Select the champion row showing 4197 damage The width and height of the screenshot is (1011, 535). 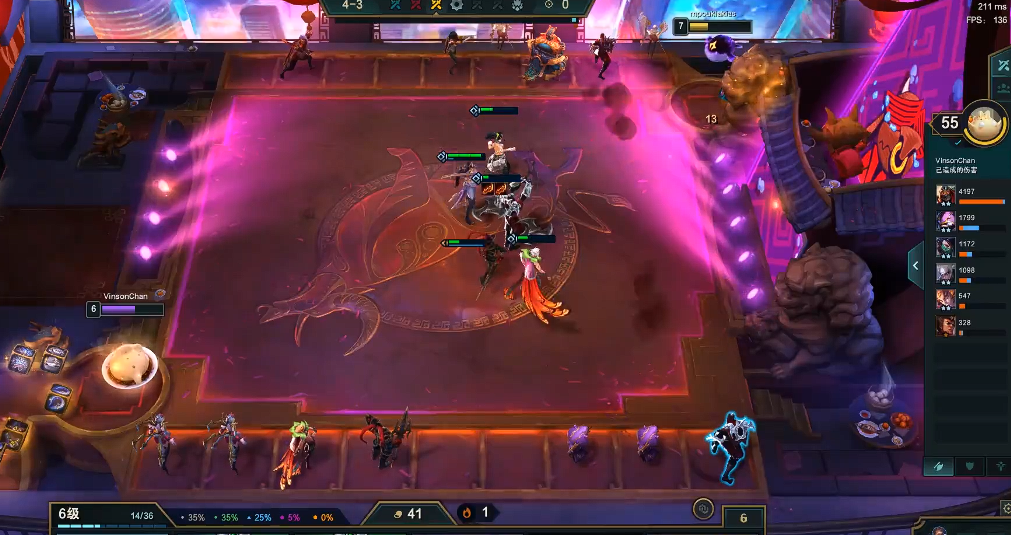coord(968,194)
